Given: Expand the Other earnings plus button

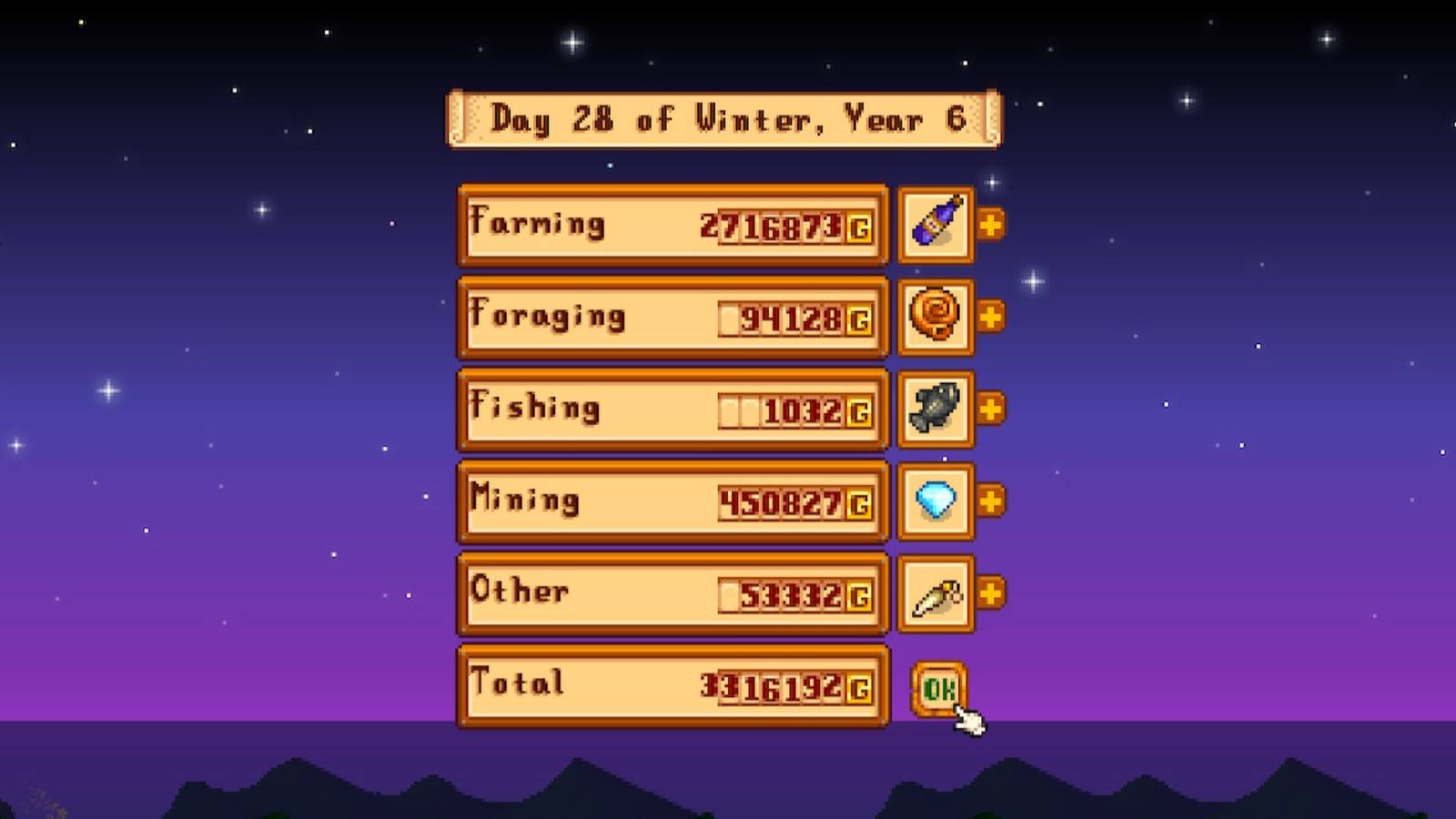Looking at the screenshot, I should point(991,592).
